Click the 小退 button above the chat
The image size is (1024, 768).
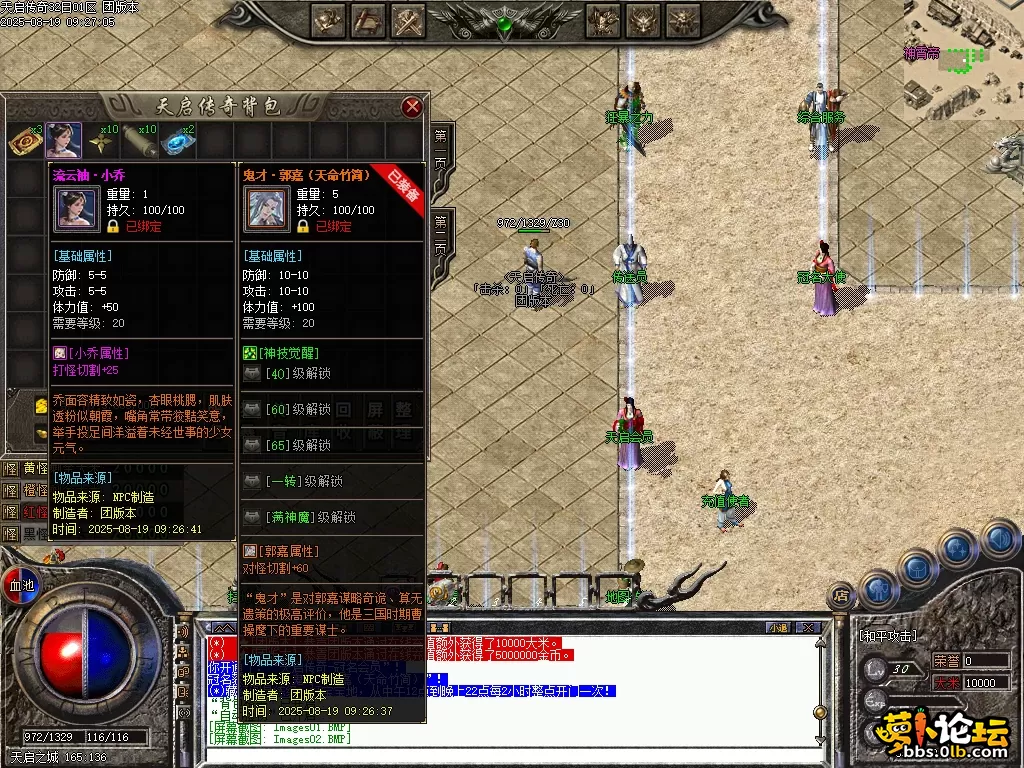tap(777, 627)
